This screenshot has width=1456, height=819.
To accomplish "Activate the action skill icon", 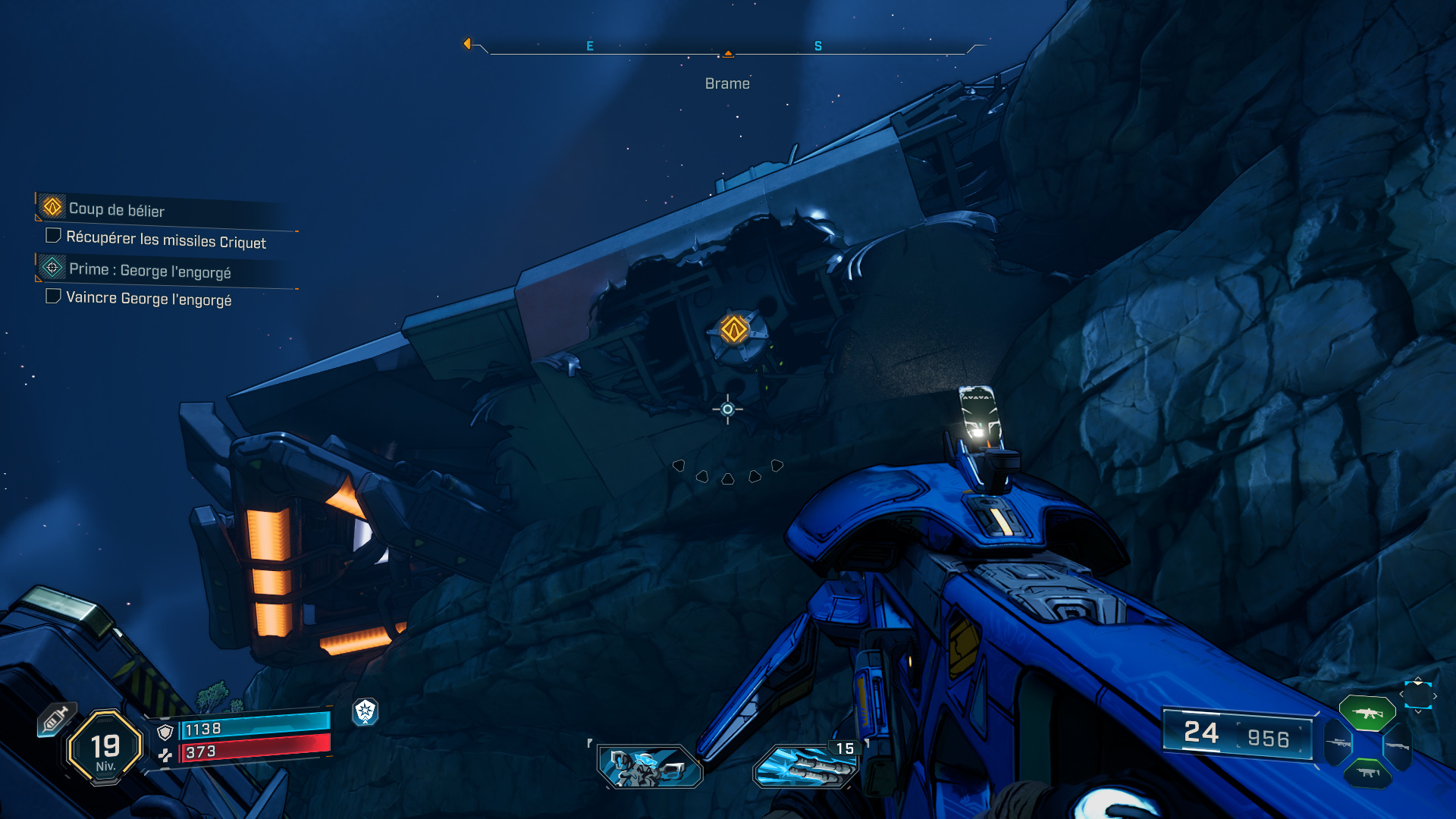I will 651,766.
